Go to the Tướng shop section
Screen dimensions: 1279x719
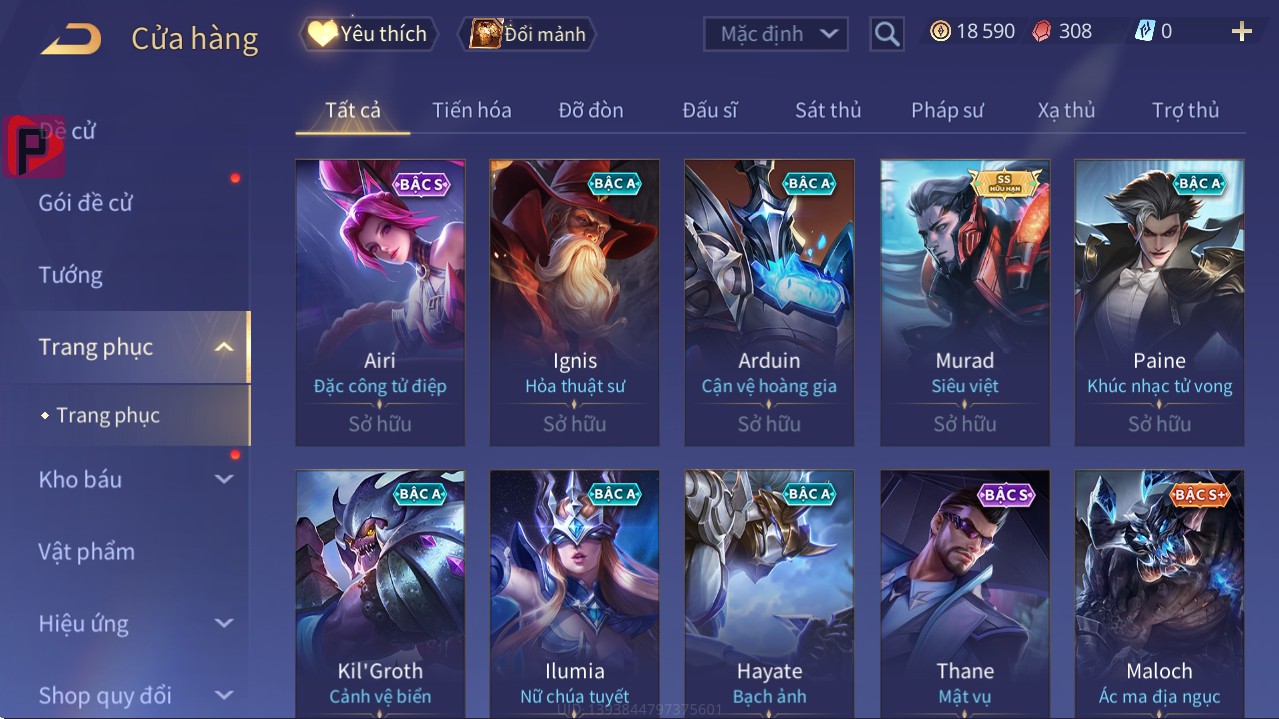tap(71, 275)
